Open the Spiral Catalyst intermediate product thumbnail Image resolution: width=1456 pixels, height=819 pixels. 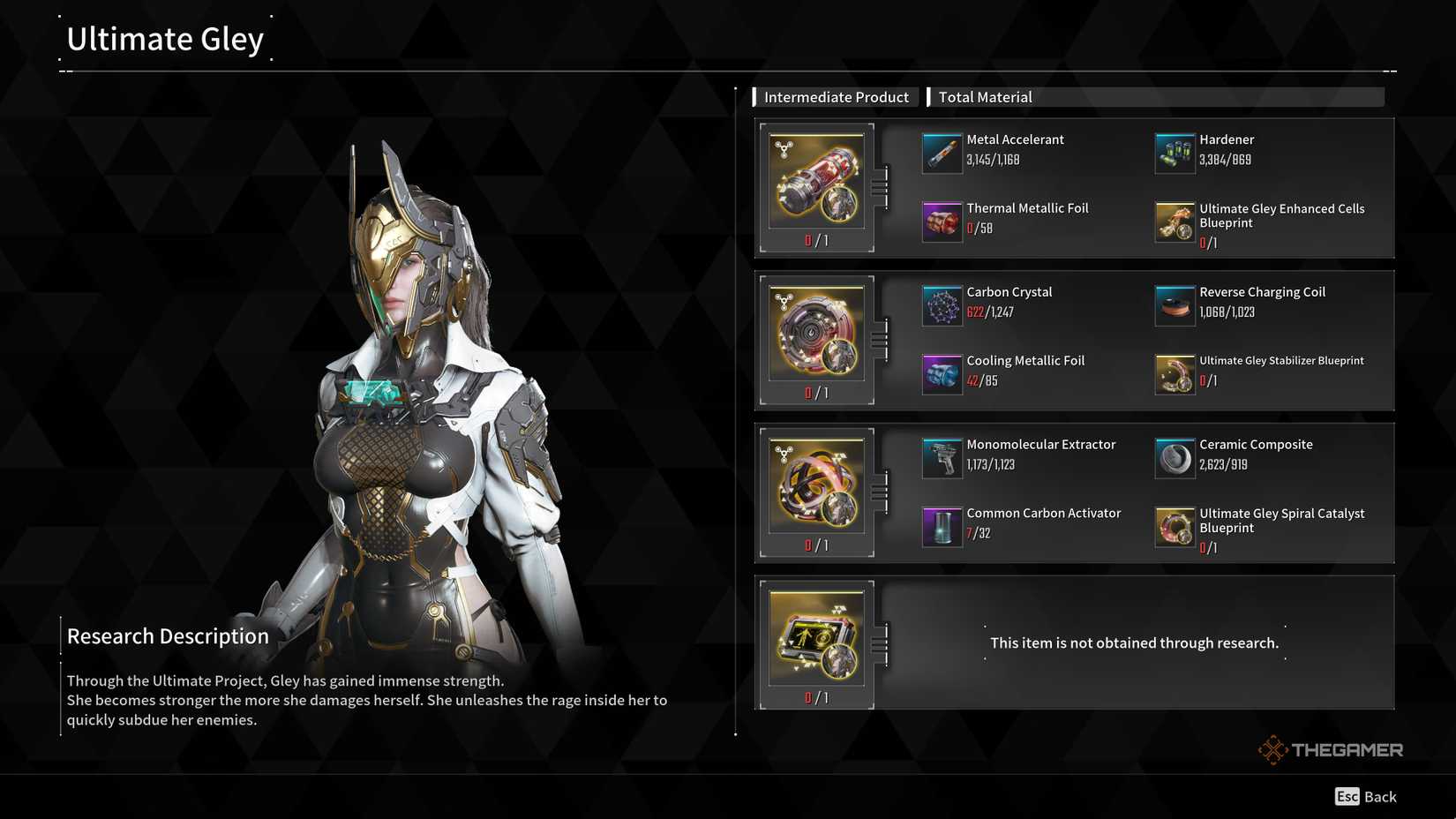tap(815, 486)
